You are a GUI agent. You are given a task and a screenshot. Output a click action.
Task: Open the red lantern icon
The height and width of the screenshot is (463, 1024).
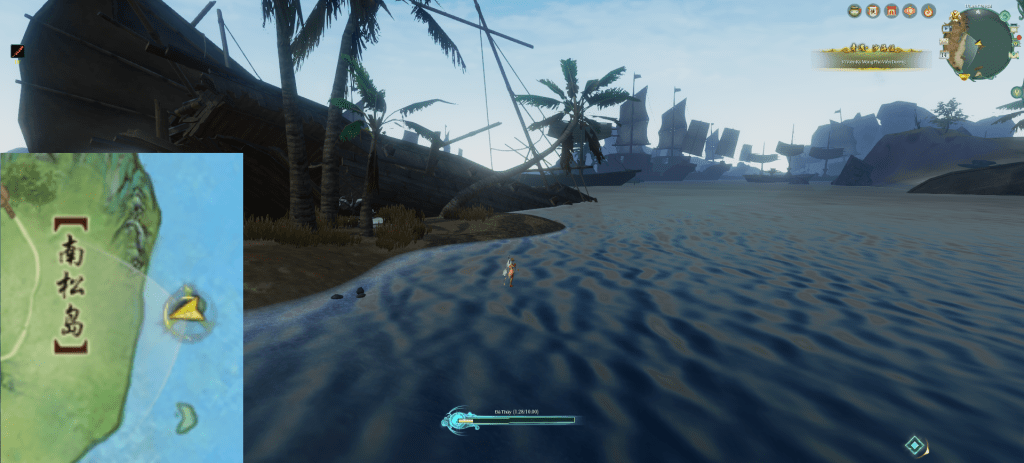coord(909,11)
